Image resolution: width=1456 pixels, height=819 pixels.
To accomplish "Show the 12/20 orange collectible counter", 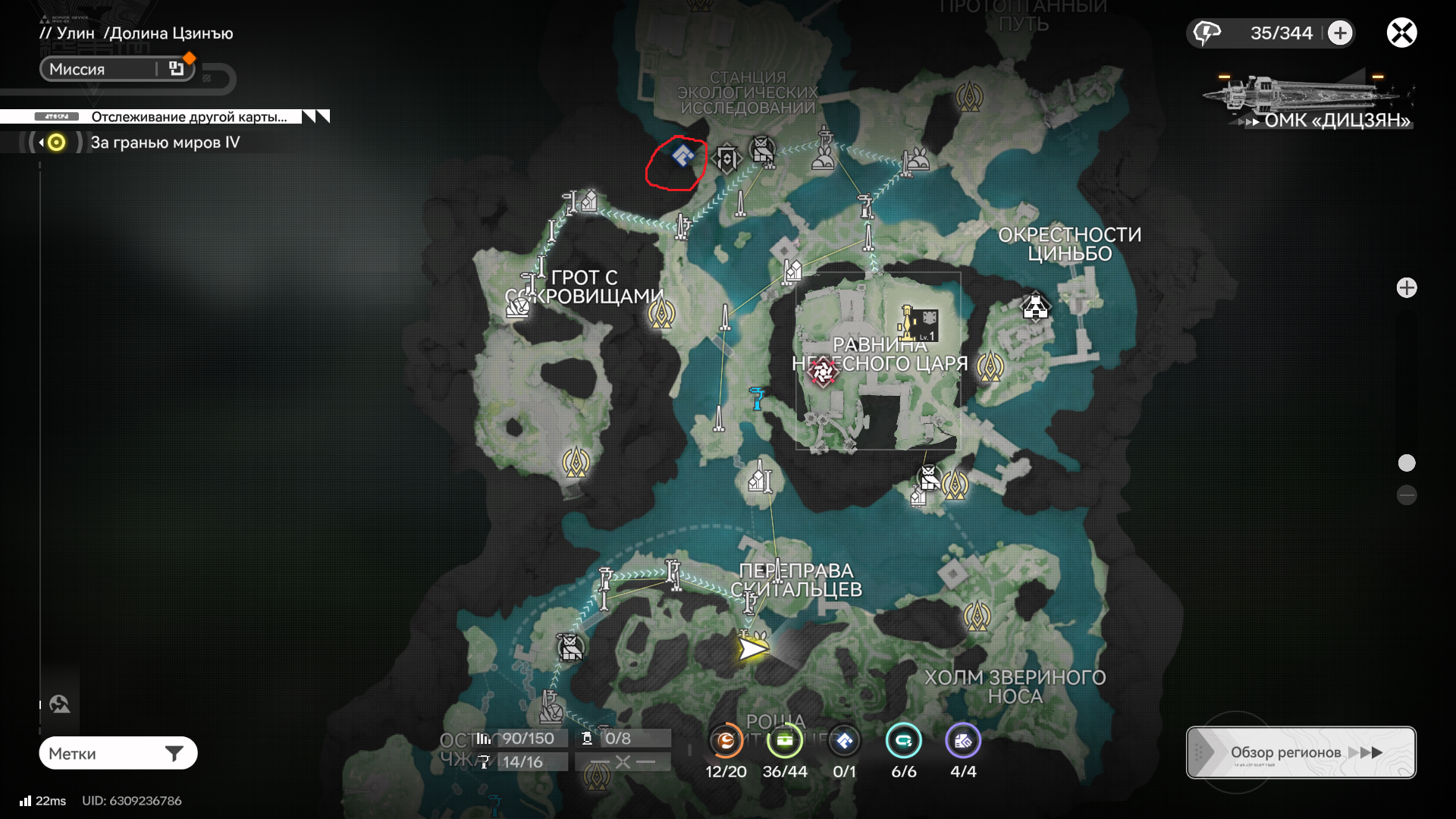I will pyautogui.click(x=726, y=742).
